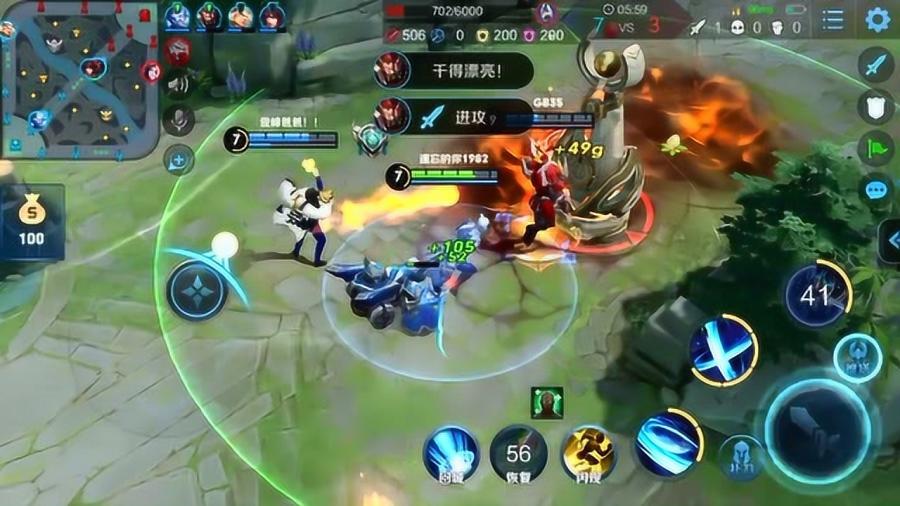900x506 pixels.
Task: Send the shield retreat signal
Action: click(x=876, y=107)
